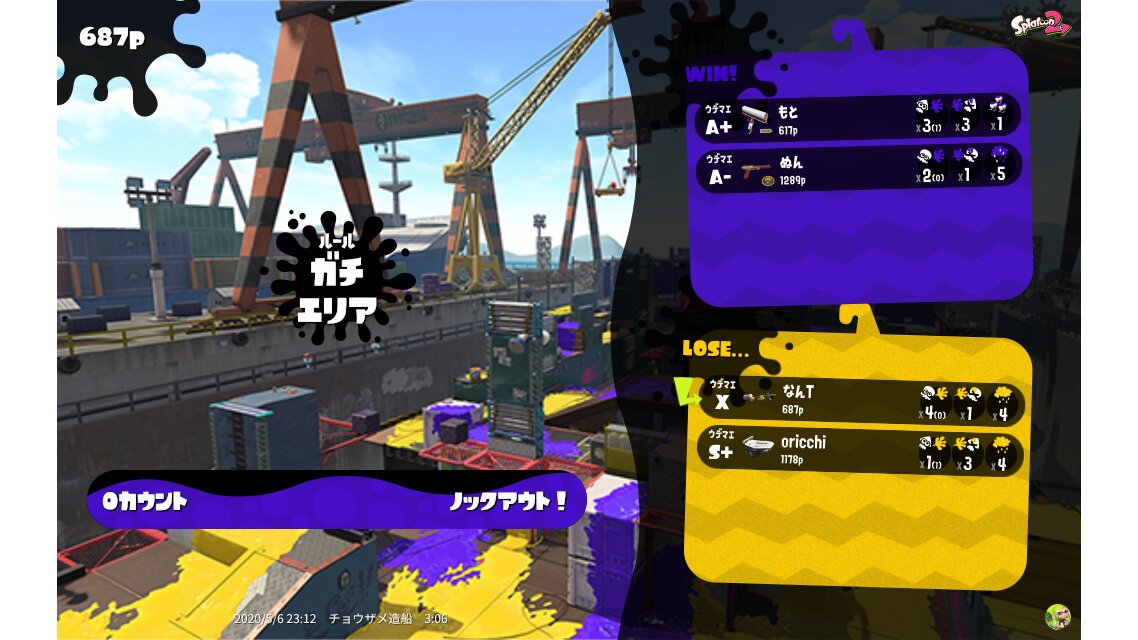Screen dimensions: 1138x640
Task: Click the ノックアウト! result banner
Action: pos(336,501)
